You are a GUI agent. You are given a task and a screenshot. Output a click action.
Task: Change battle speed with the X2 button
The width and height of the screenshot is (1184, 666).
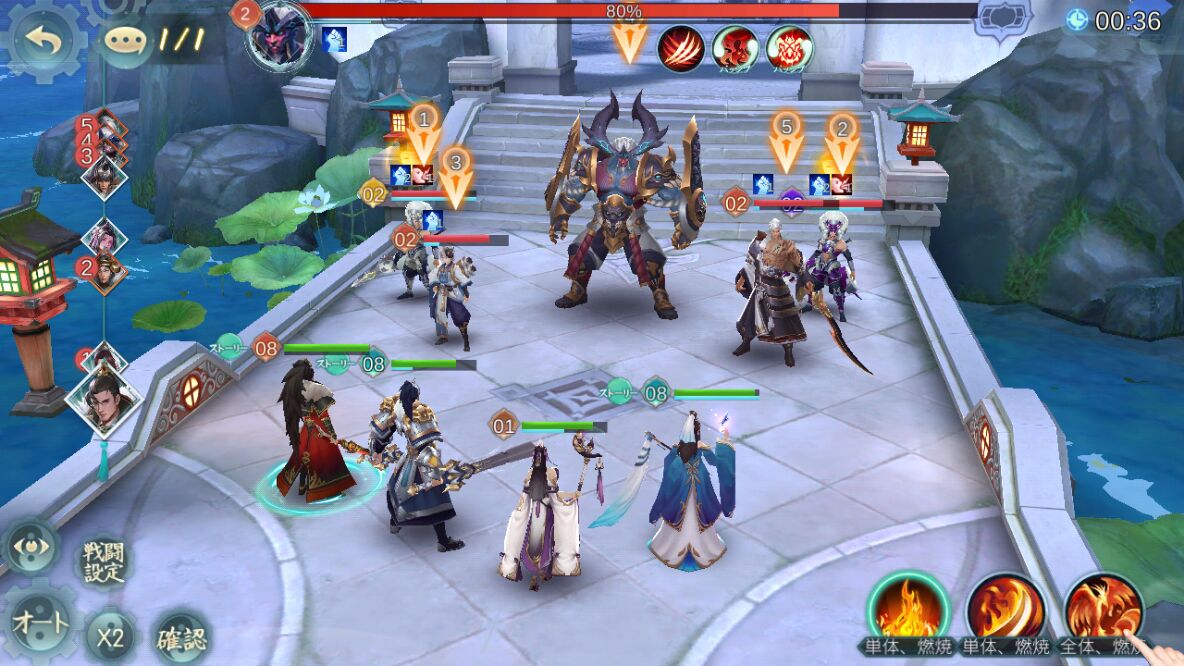110,637
